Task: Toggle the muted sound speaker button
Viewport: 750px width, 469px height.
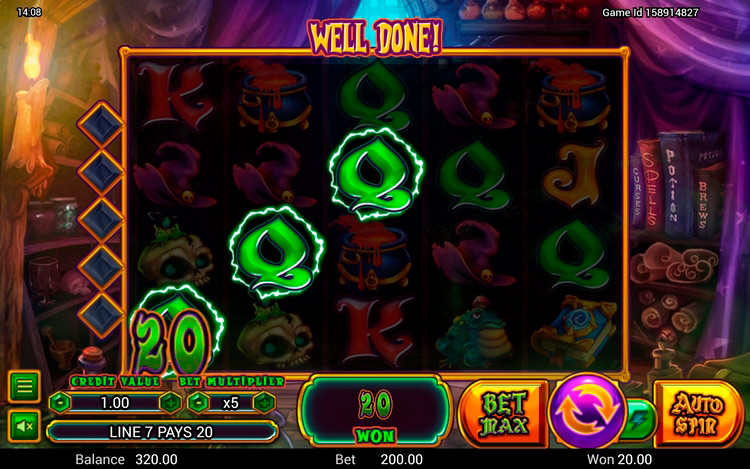Action: (x=24, y=426)
